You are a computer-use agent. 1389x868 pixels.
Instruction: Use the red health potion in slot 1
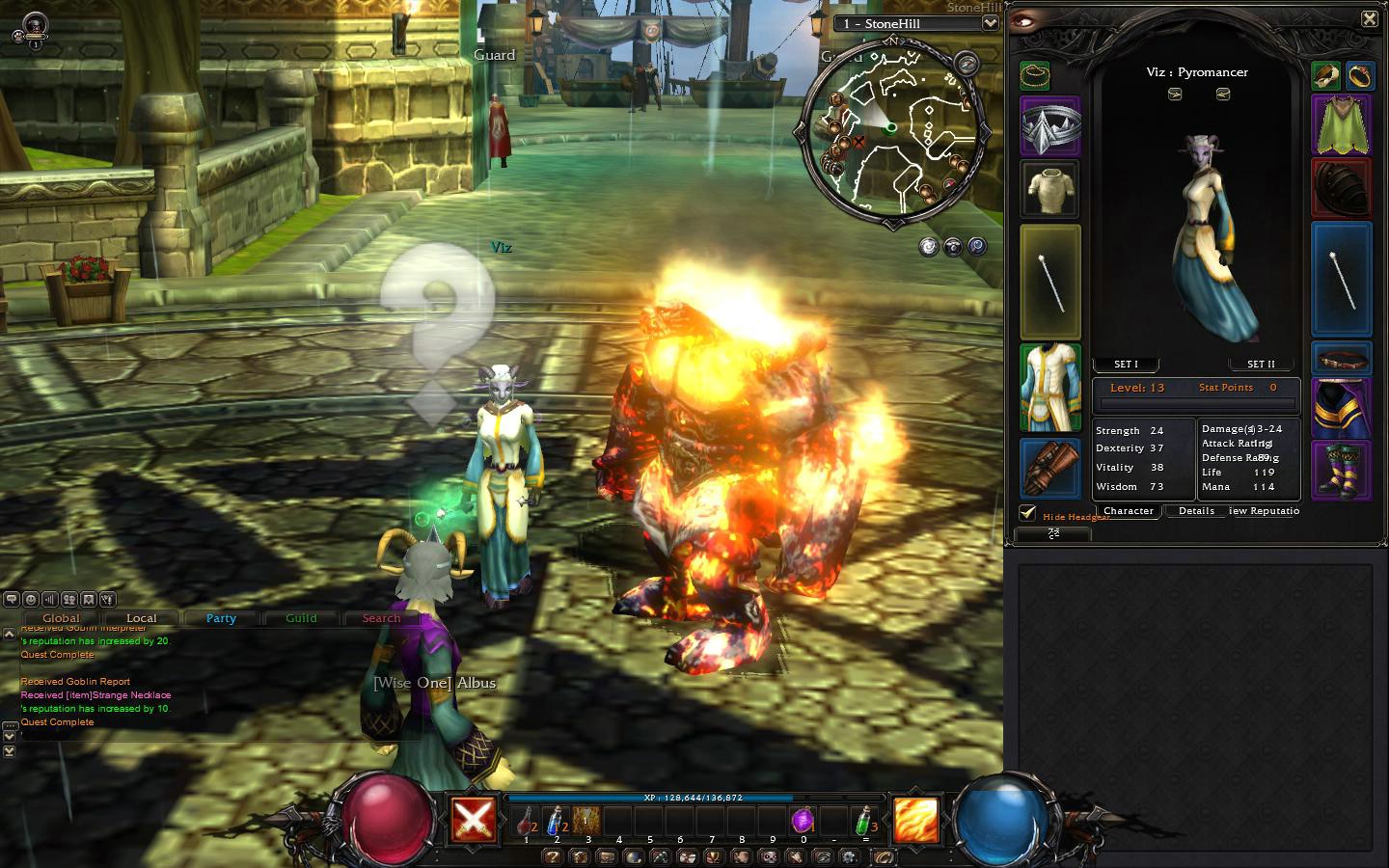pos(526,822)
